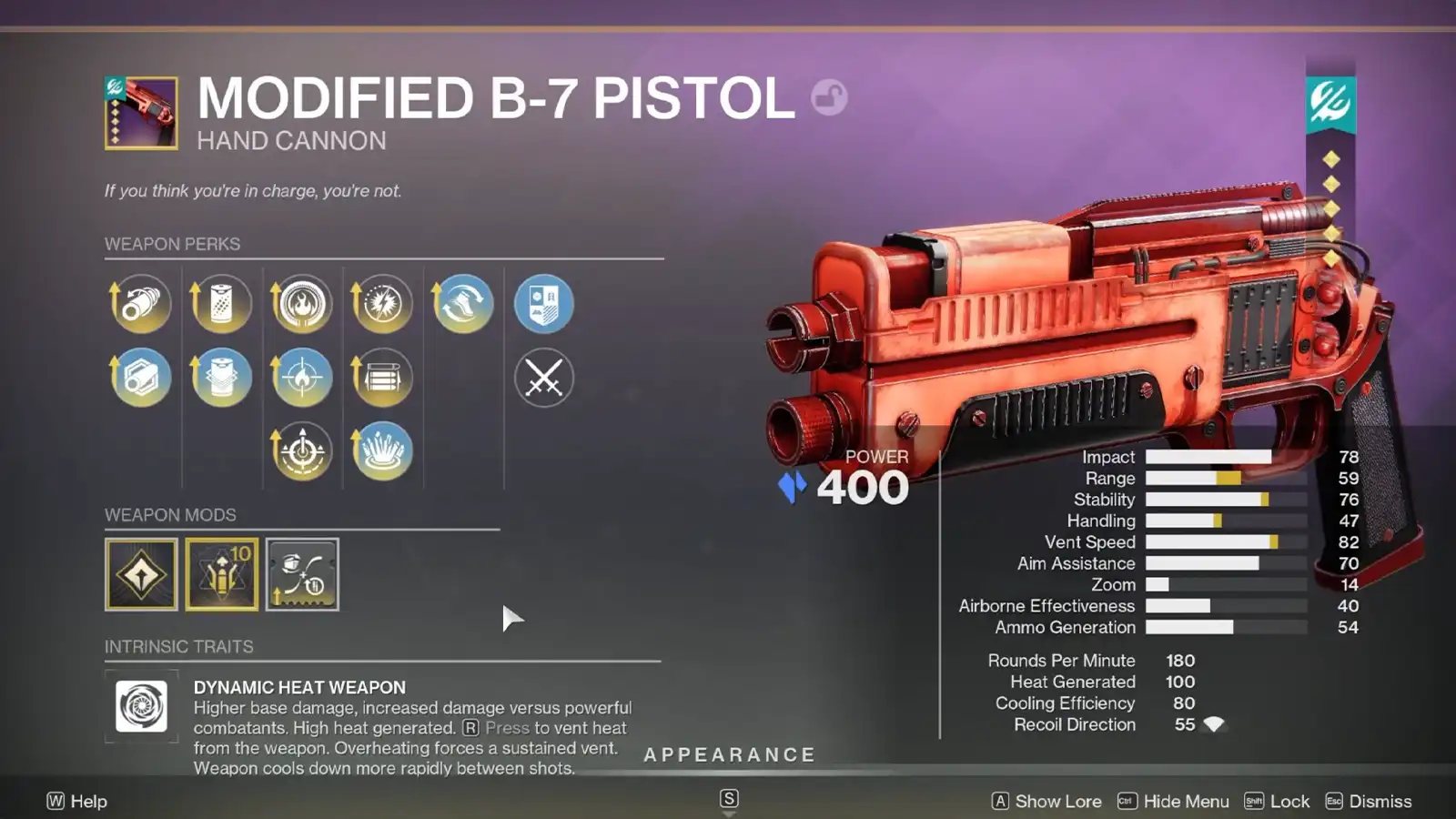This screenshot has height=819, width=1456.
Task: Open the blue origin trait shield icon
Action: point(543,304)
